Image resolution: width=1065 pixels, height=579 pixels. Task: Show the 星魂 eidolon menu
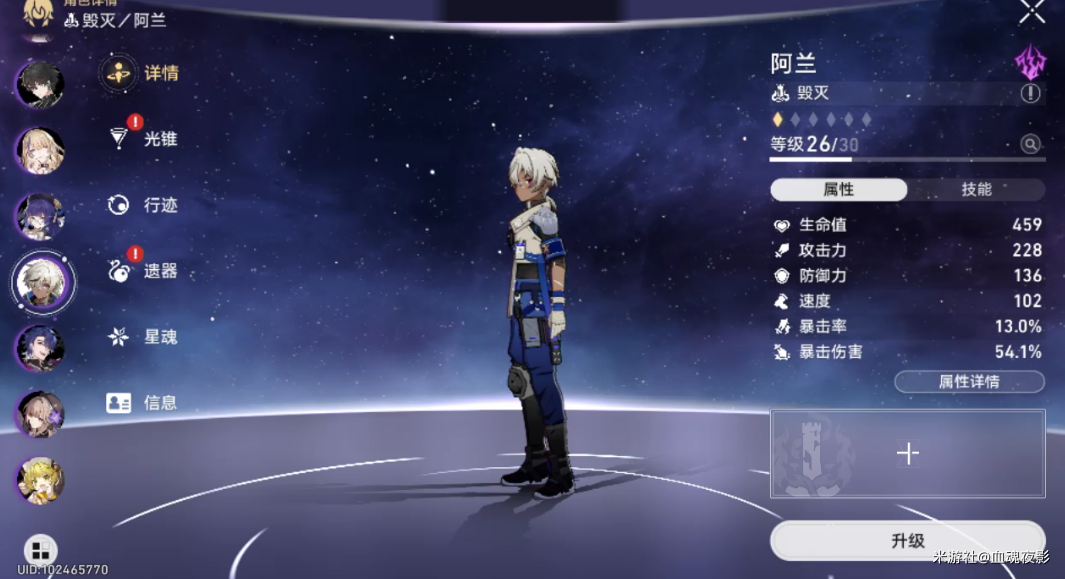[142, 337]
